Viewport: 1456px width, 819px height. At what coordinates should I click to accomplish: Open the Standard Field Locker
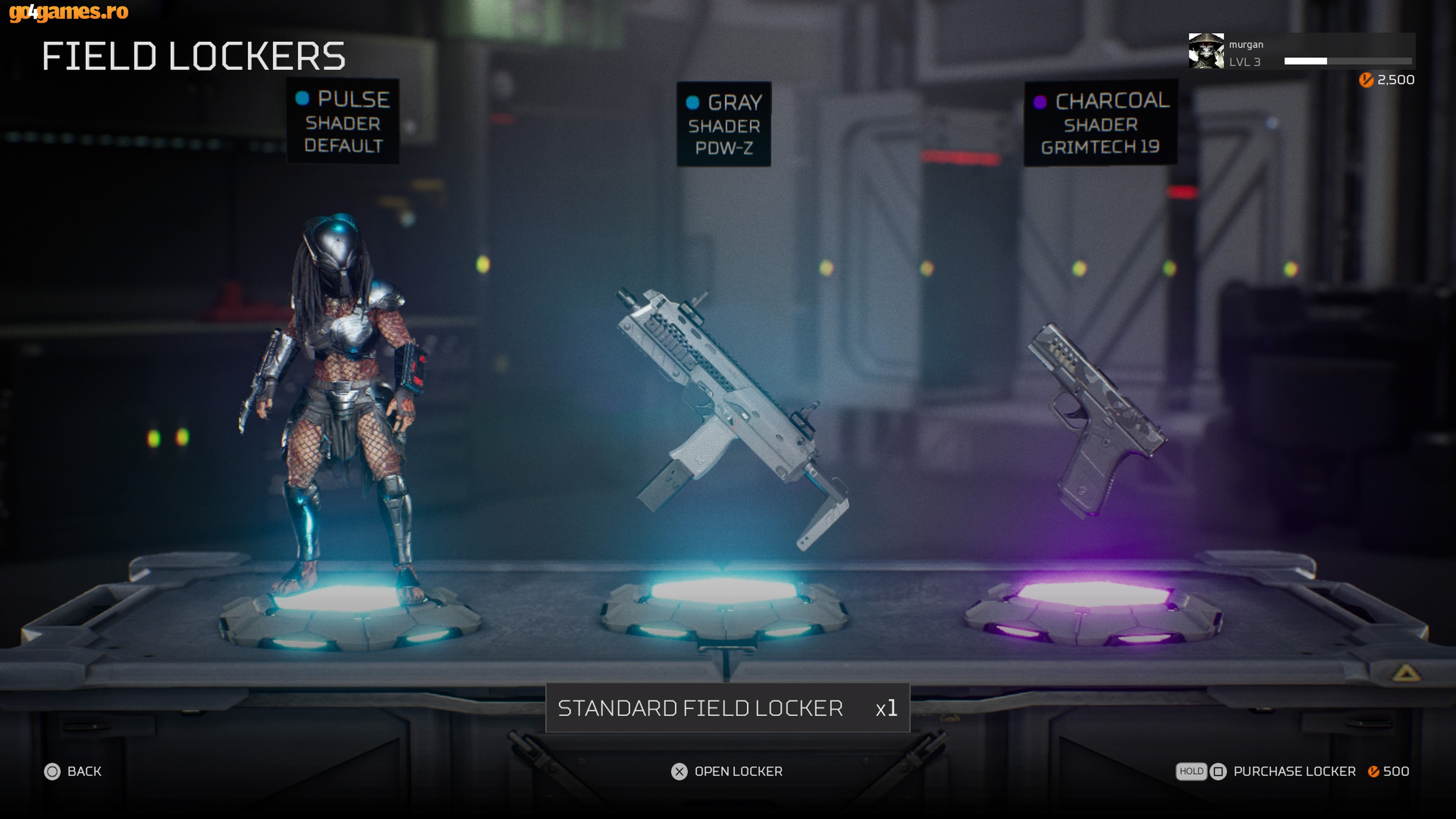click(x=727, y=772)
